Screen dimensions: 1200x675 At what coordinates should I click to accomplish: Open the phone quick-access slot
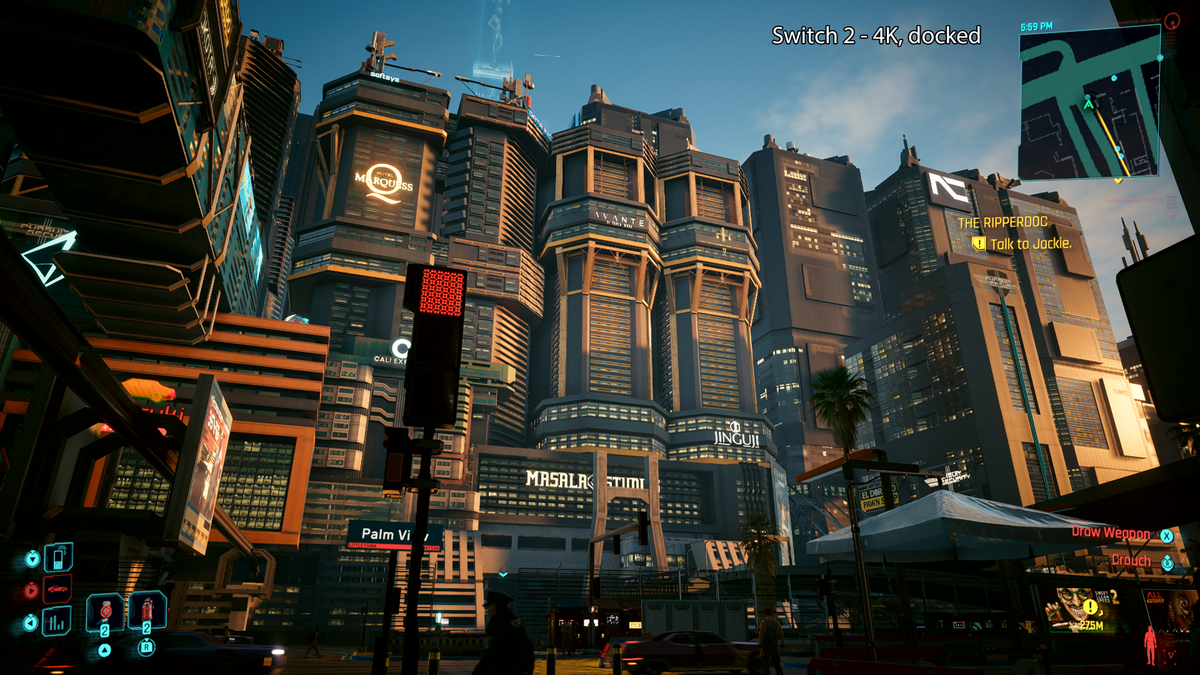[58, 556]
